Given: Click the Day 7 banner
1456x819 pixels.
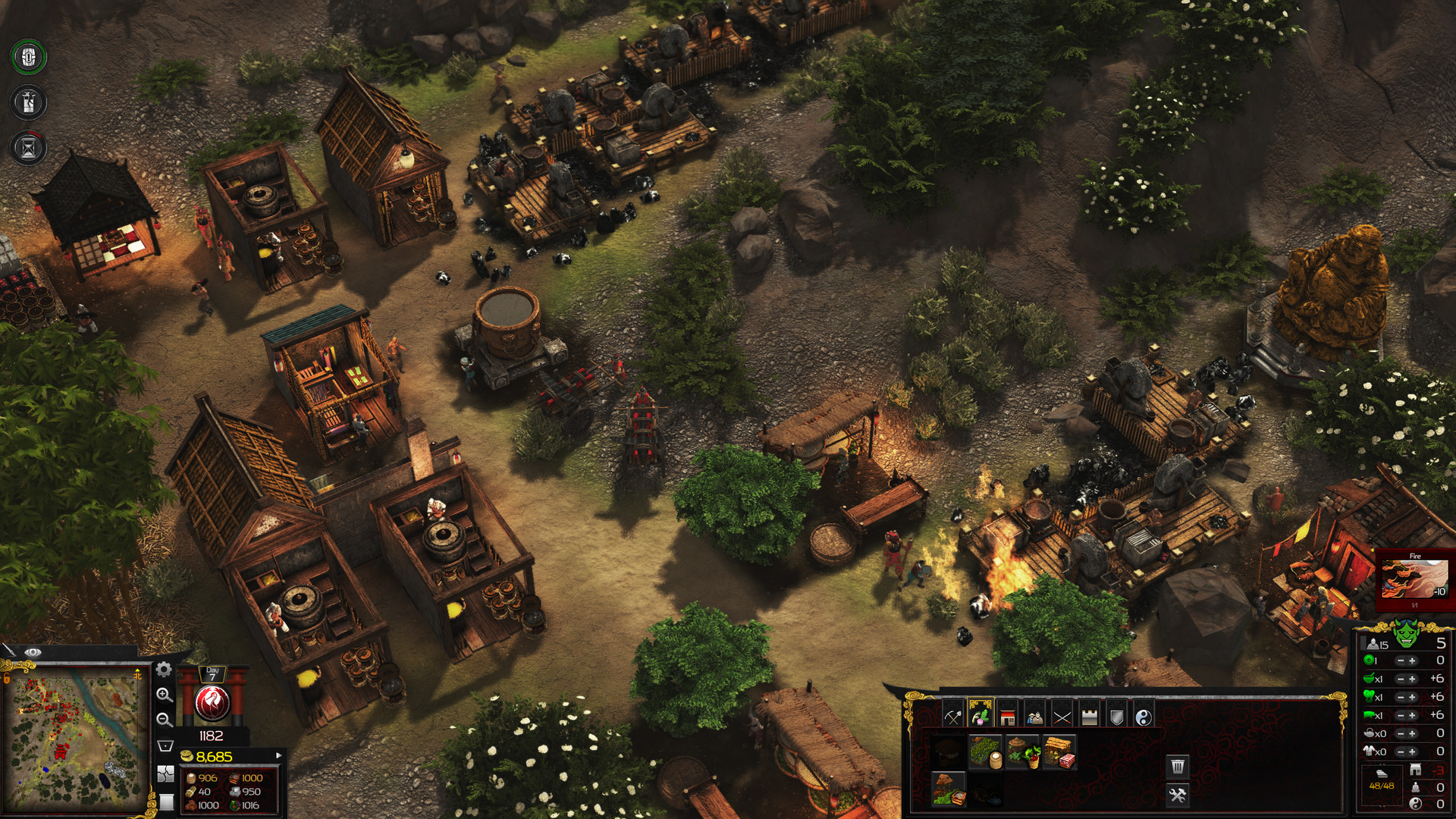Looking at the screenshot, I should [212, 674].
